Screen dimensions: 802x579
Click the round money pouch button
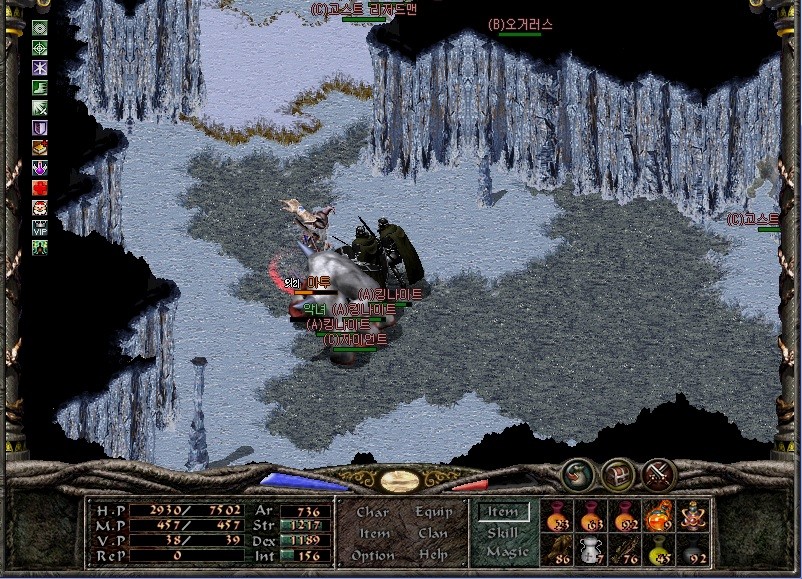[575, 473]
